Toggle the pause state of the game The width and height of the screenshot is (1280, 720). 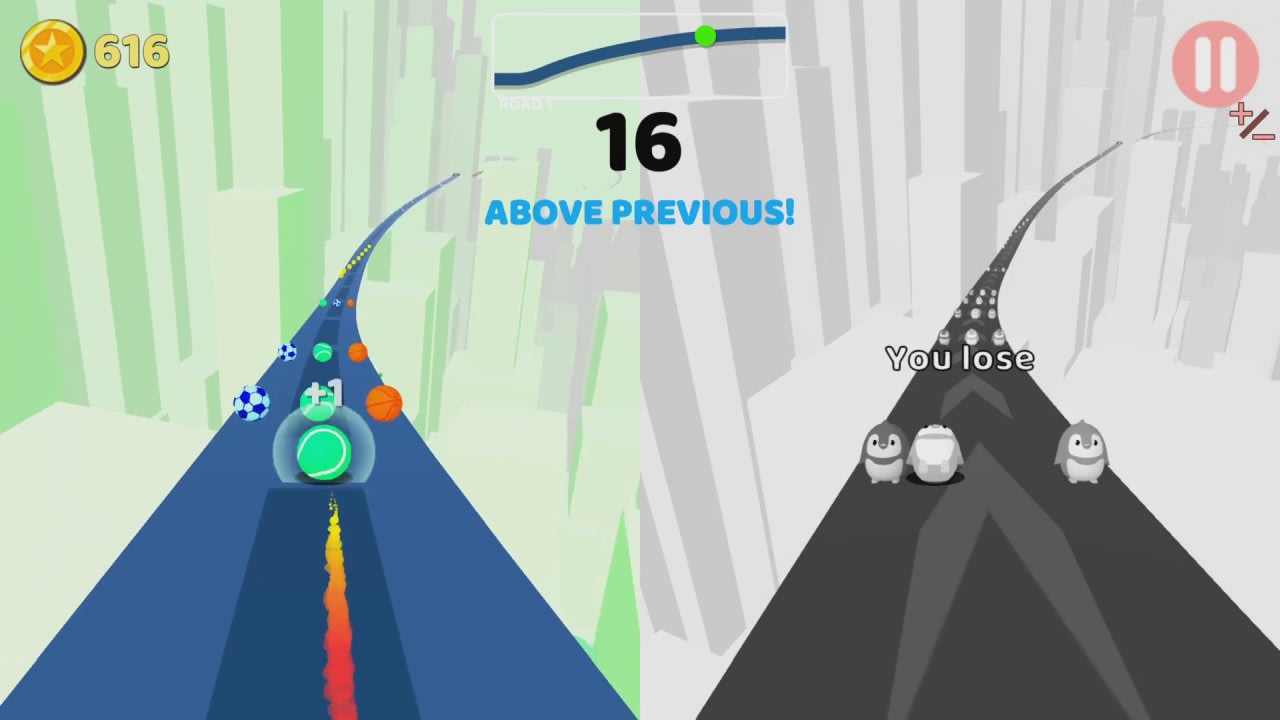(1216, 63)
